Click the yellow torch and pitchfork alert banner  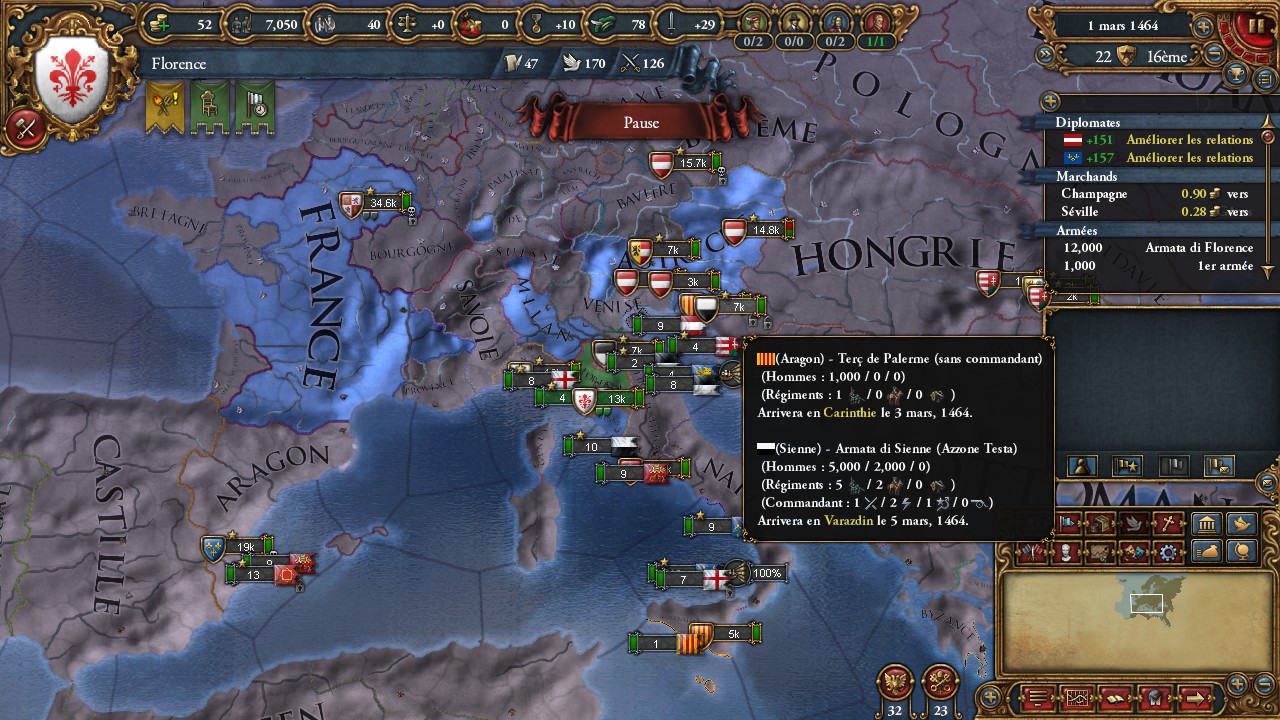click(165, 107)
